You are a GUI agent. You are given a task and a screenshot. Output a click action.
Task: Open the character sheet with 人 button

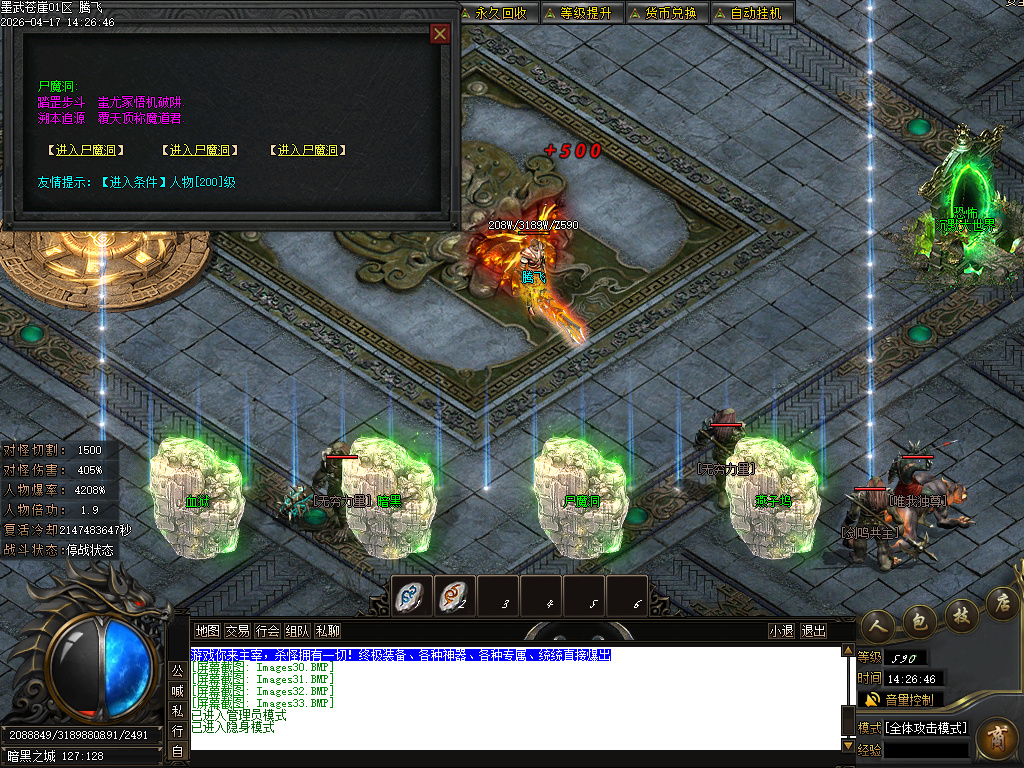[878, 623]
